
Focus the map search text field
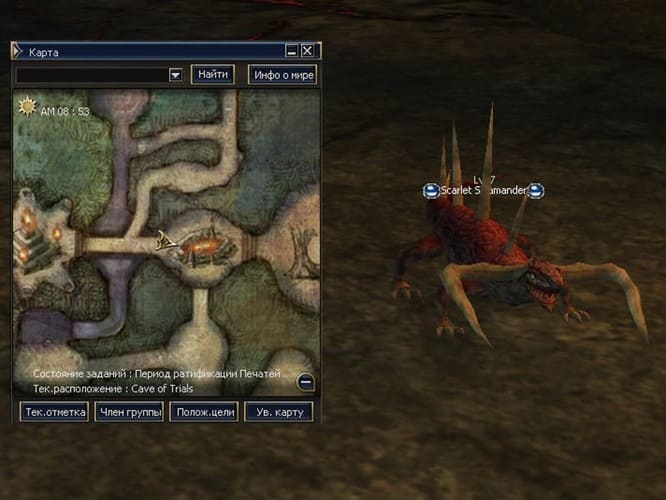pyautogui.click(x=91, y=74)
